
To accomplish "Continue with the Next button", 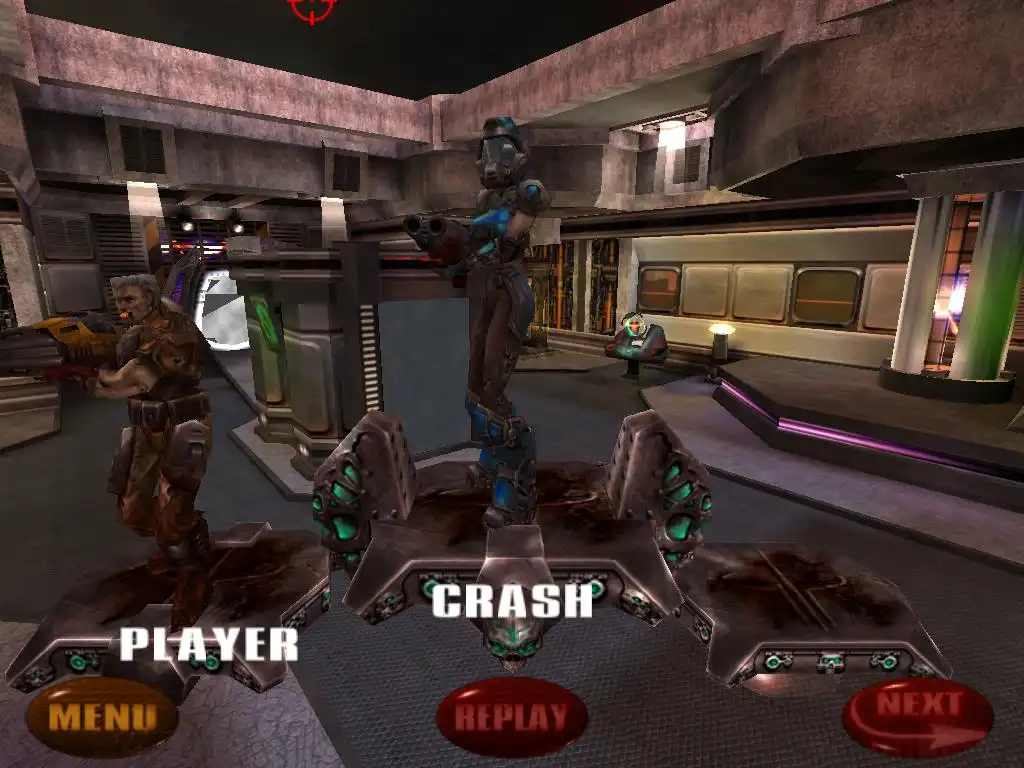I will pos(918,714).
